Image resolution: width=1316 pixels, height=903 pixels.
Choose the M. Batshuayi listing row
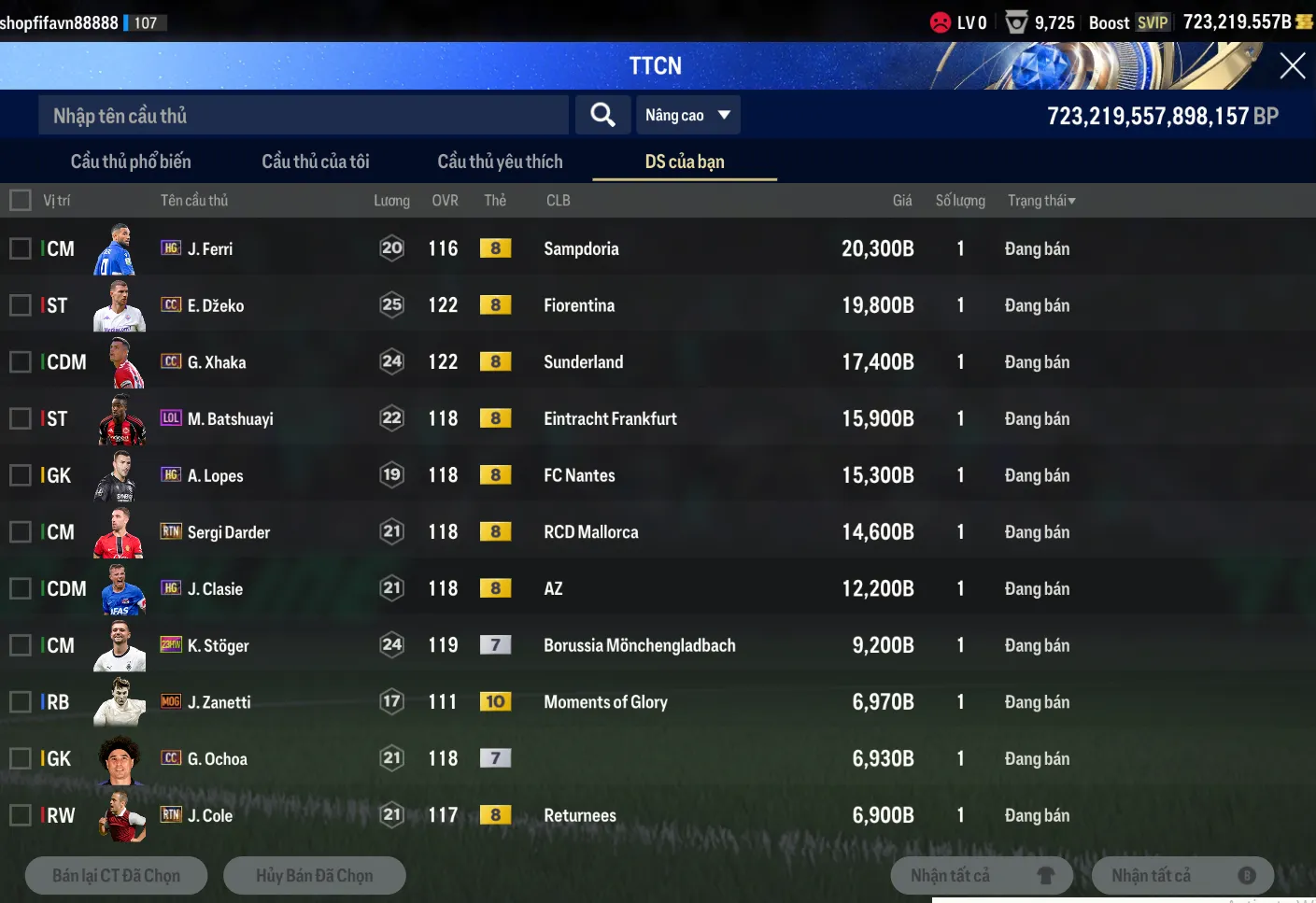tap(560, 419)
